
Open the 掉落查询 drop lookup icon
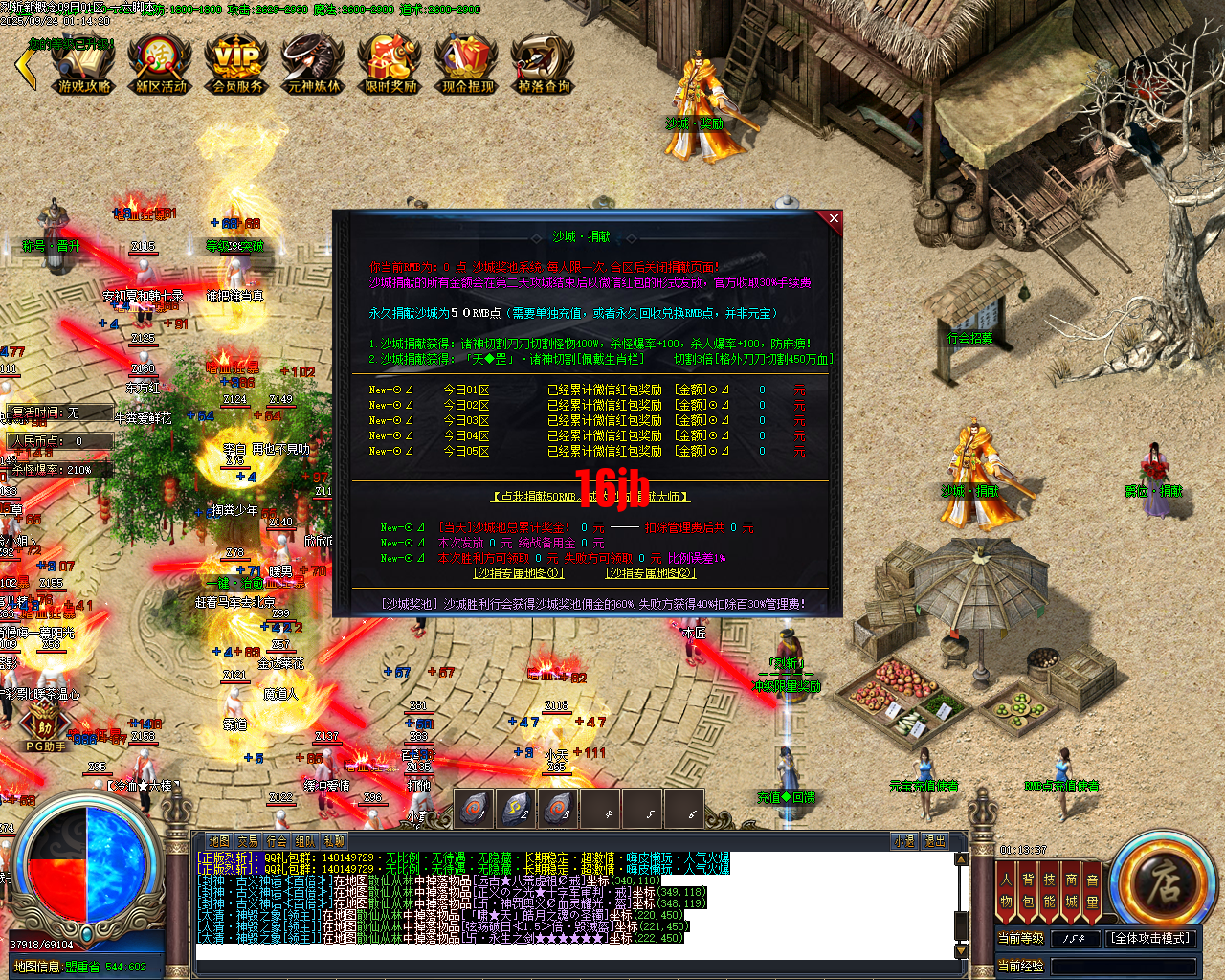541,64
